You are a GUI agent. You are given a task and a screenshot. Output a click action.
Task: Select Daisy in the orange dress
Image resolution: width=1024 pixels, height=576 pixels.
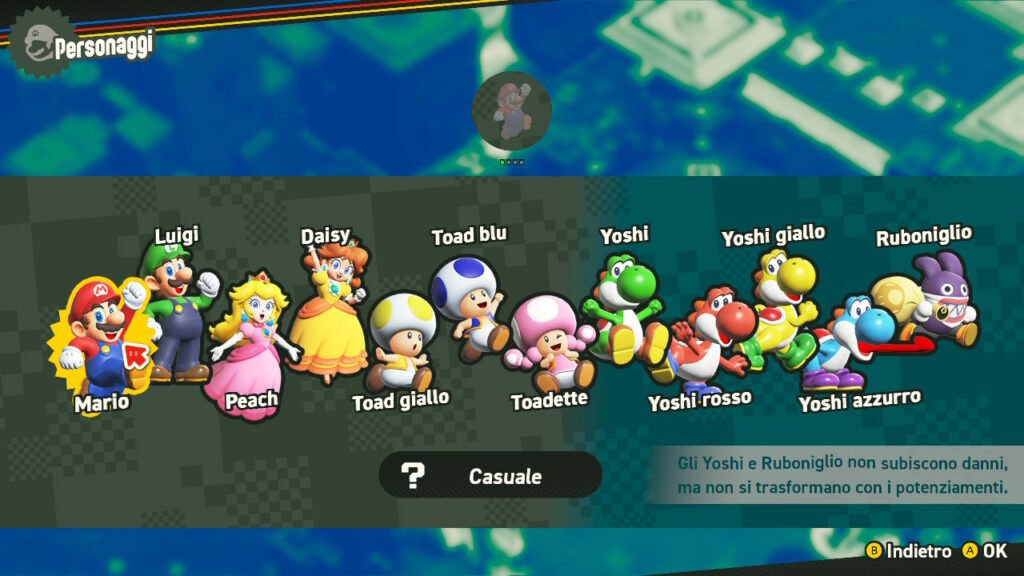tap(330, 310)
